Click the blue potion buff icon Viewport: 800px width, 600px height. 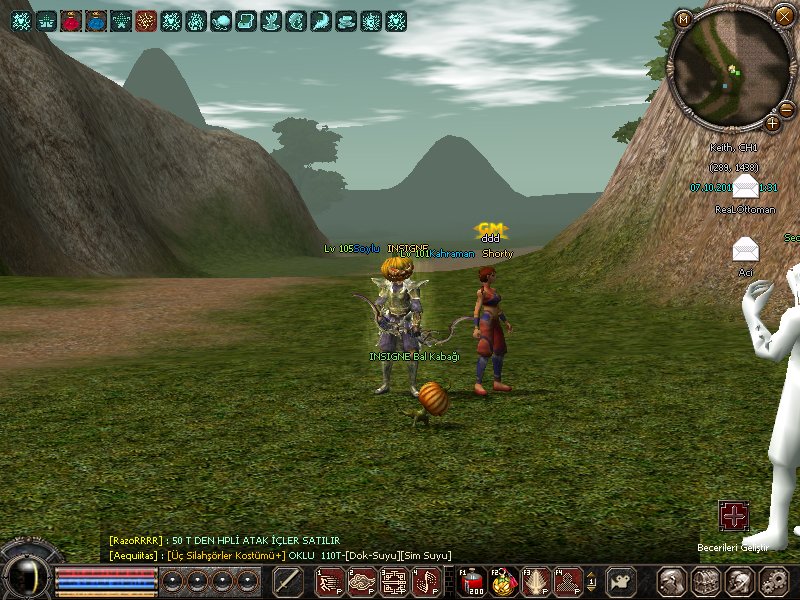97,20
